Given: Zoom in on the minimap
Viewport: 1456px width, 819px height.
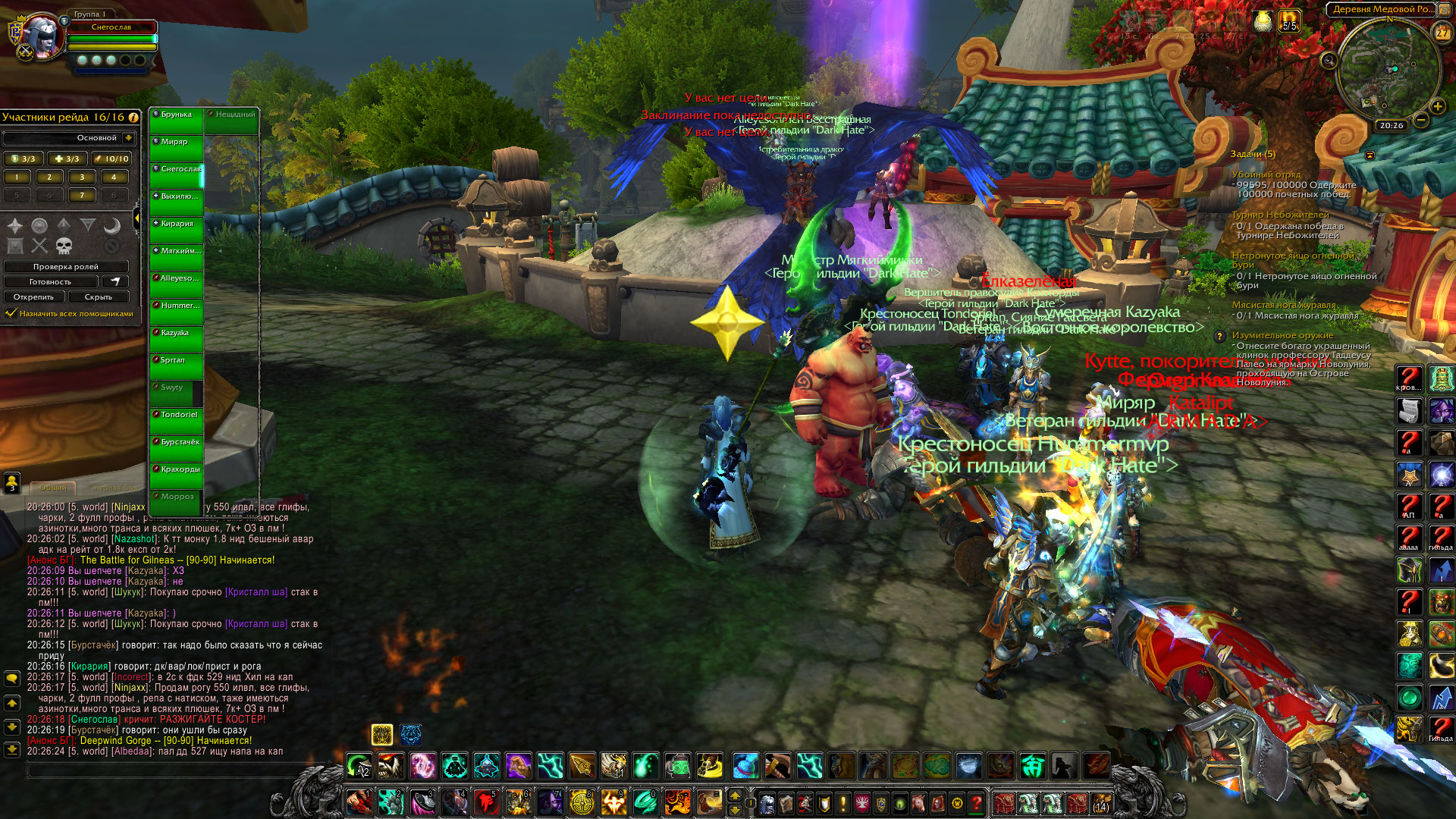Looking at the screenshot, I should [x=1437, y=106].
